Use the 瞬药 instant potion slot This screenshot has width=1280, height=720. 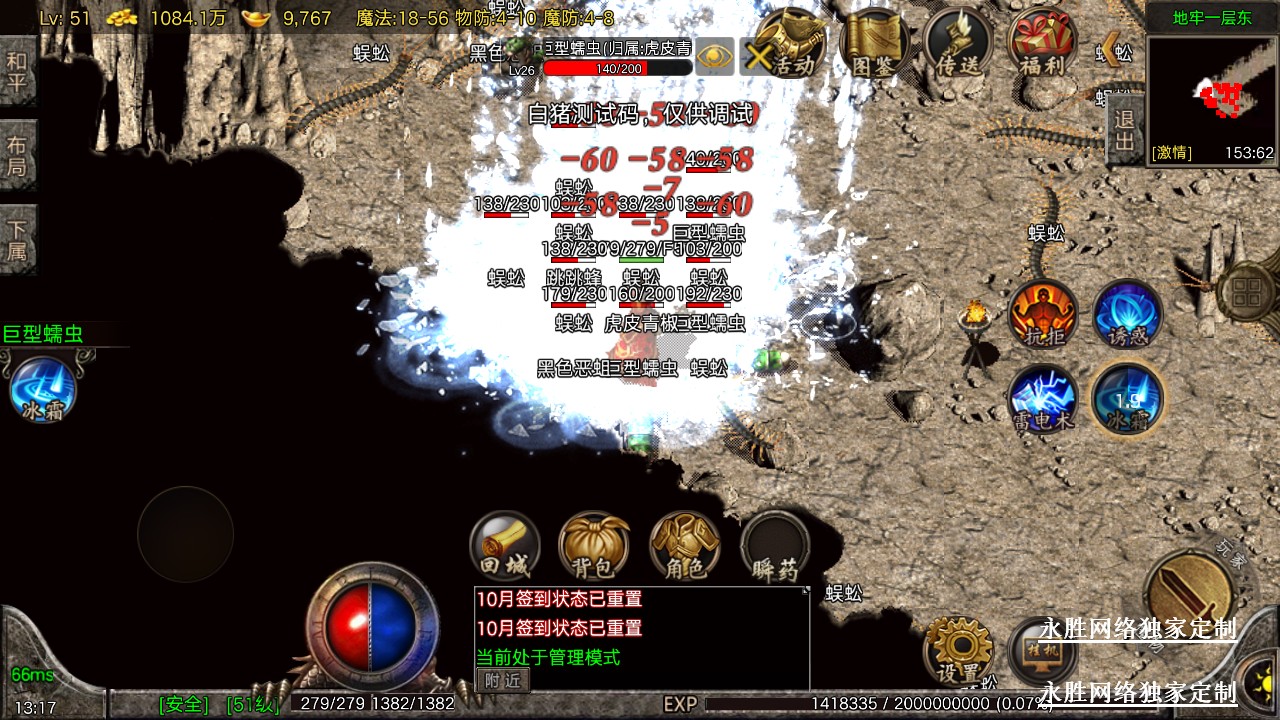click(x=775, y=546)
